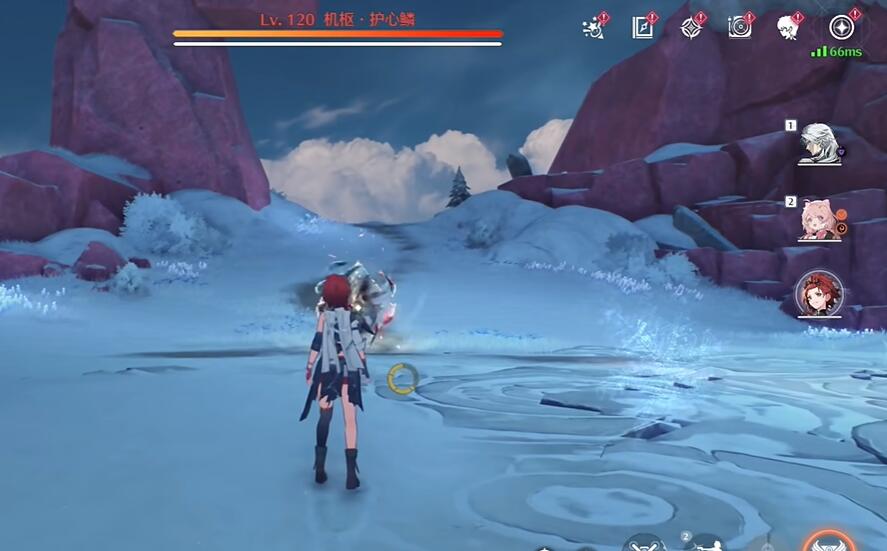Tap the crossed-swords basic attack button
This screenshot has height=551, width=887.
[642, 543]
